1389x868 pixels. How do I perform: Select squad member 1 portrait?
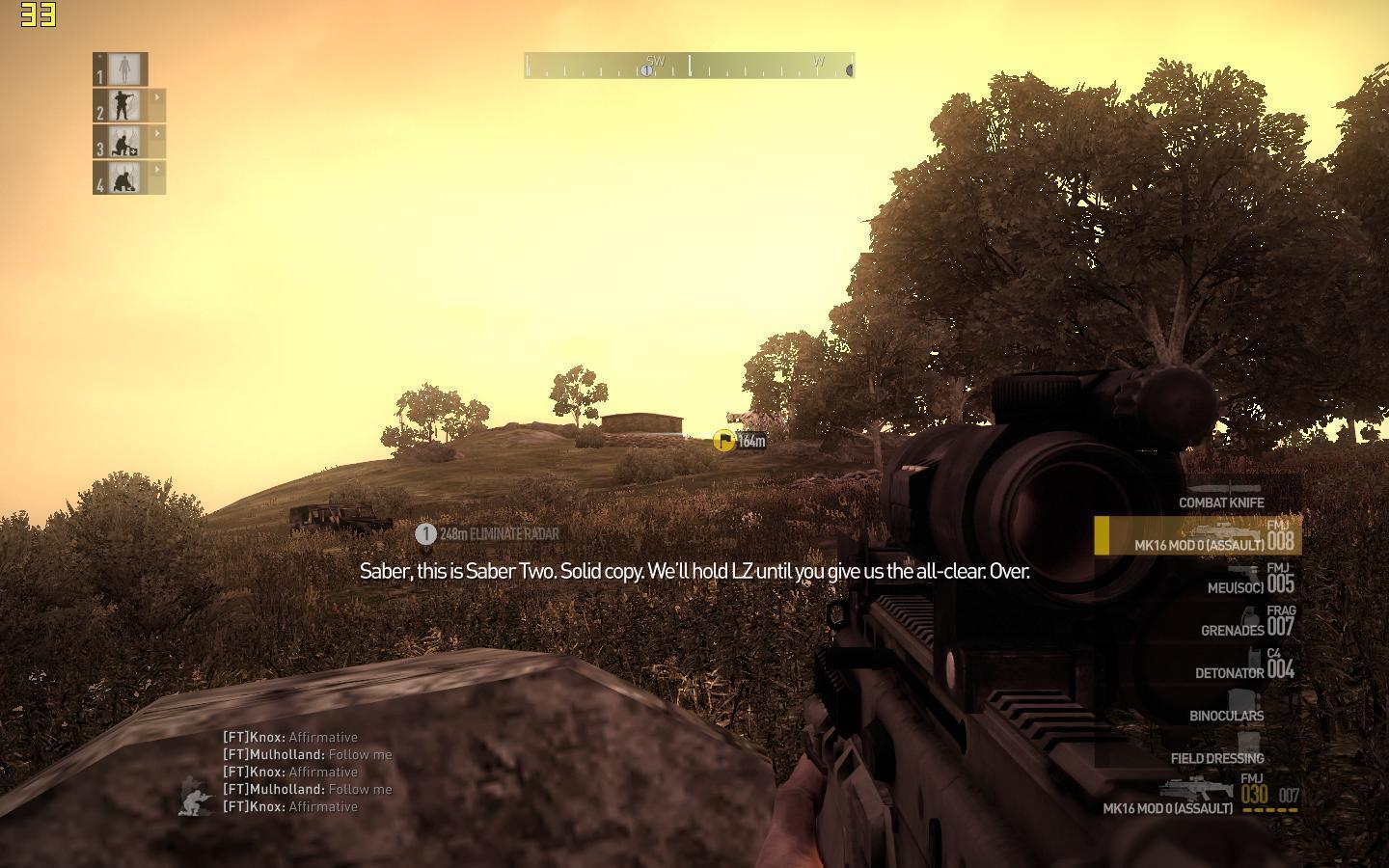coord(122,69)
